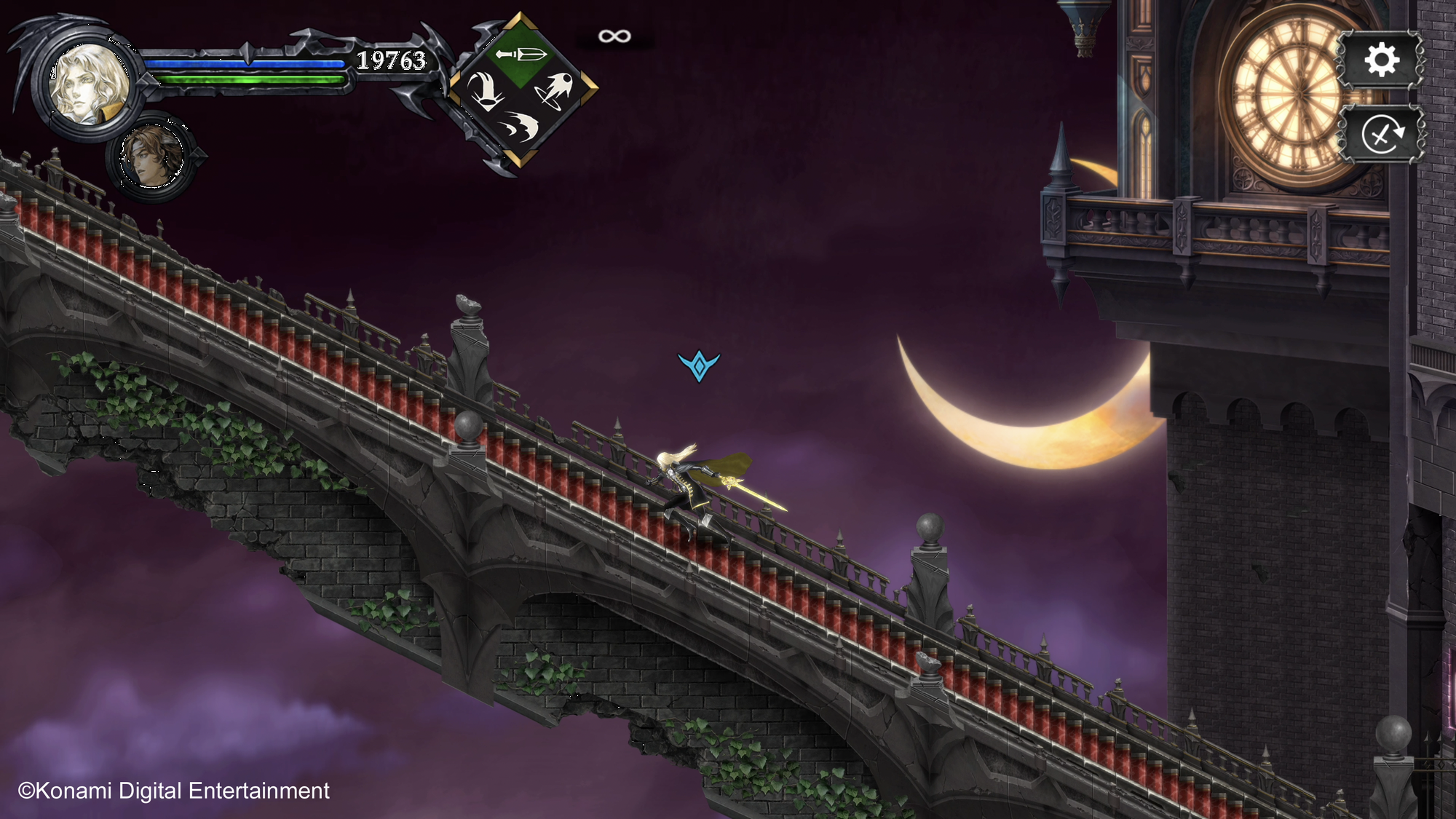Toggle the auto-battle sword button
Image resolution: width=1456 pixels, height=819 pixels.
[1381, 135]
